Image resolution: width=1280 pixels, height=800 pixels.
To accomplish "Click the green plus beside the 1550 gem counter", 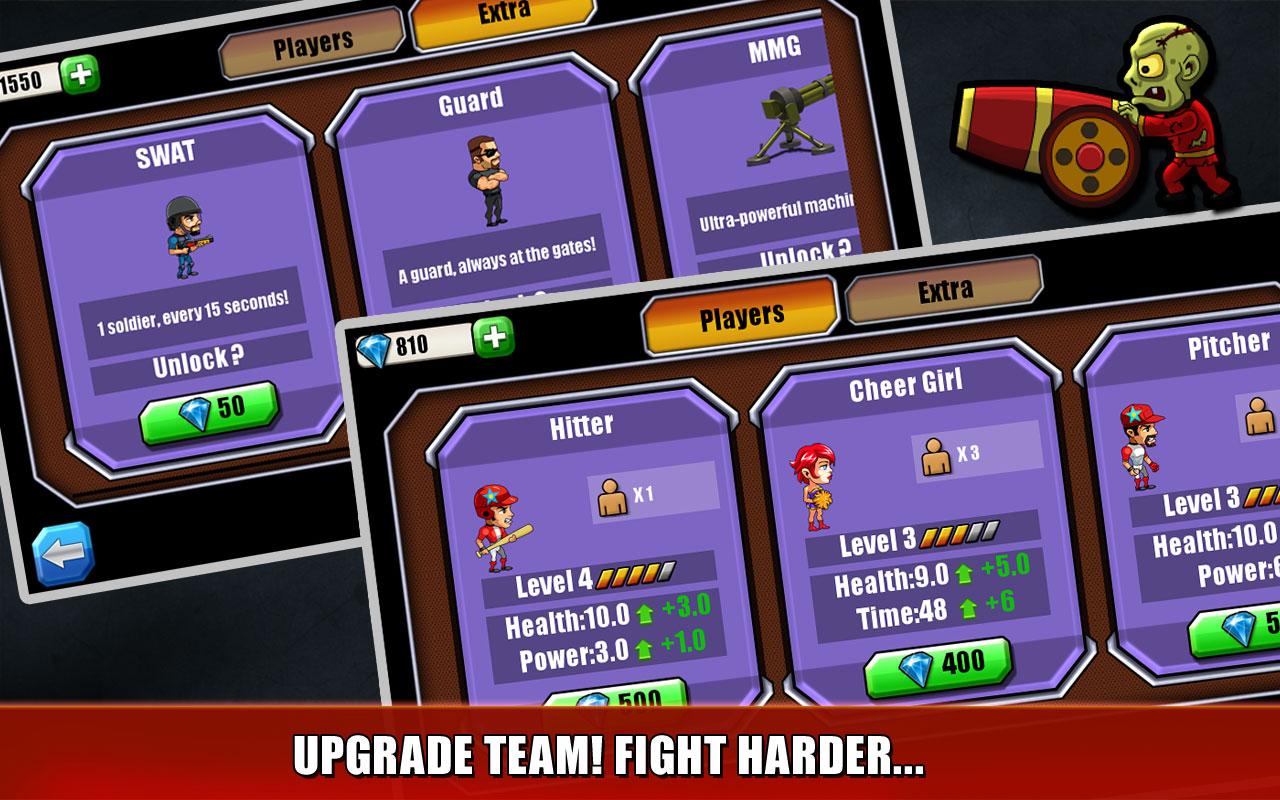I will point(78,72).
